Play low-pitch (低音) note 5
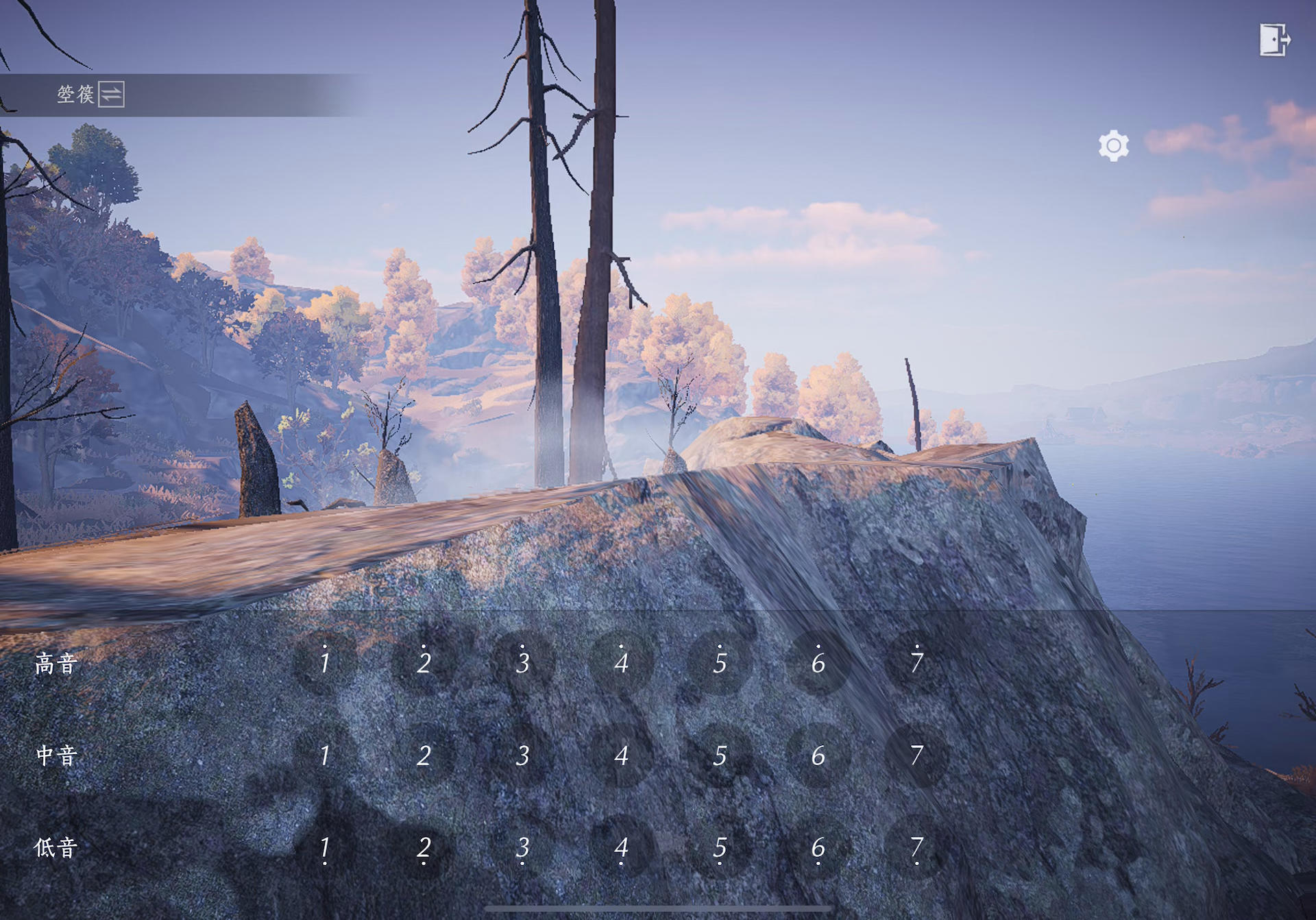This screenshot has height=920, width=1316. 720,848
